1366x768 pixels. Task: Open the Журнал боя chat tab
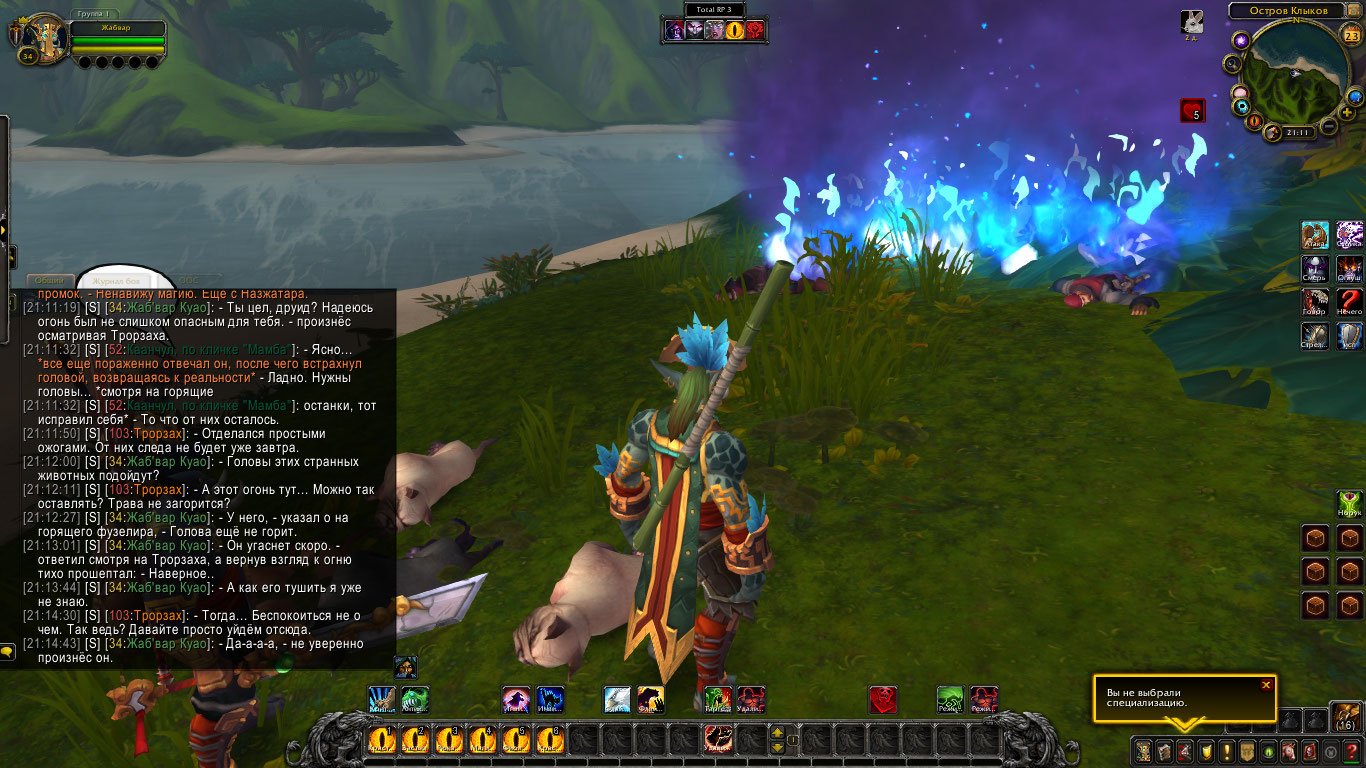(114, 281)
